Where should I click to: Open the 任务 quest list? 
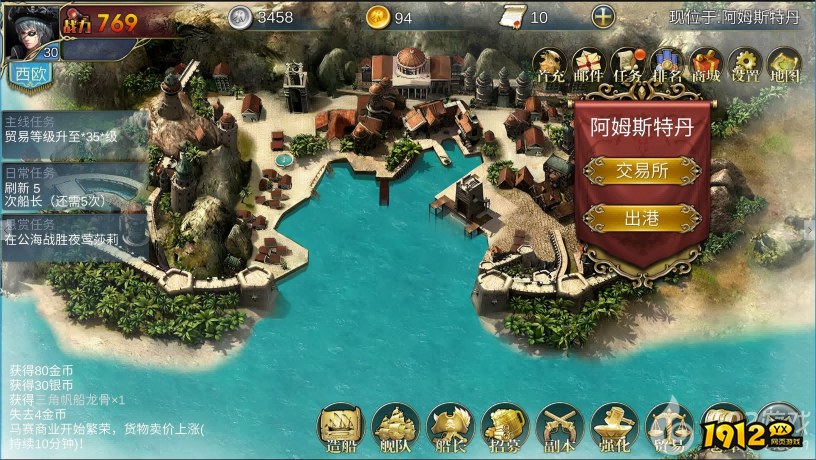pos(628,65)
